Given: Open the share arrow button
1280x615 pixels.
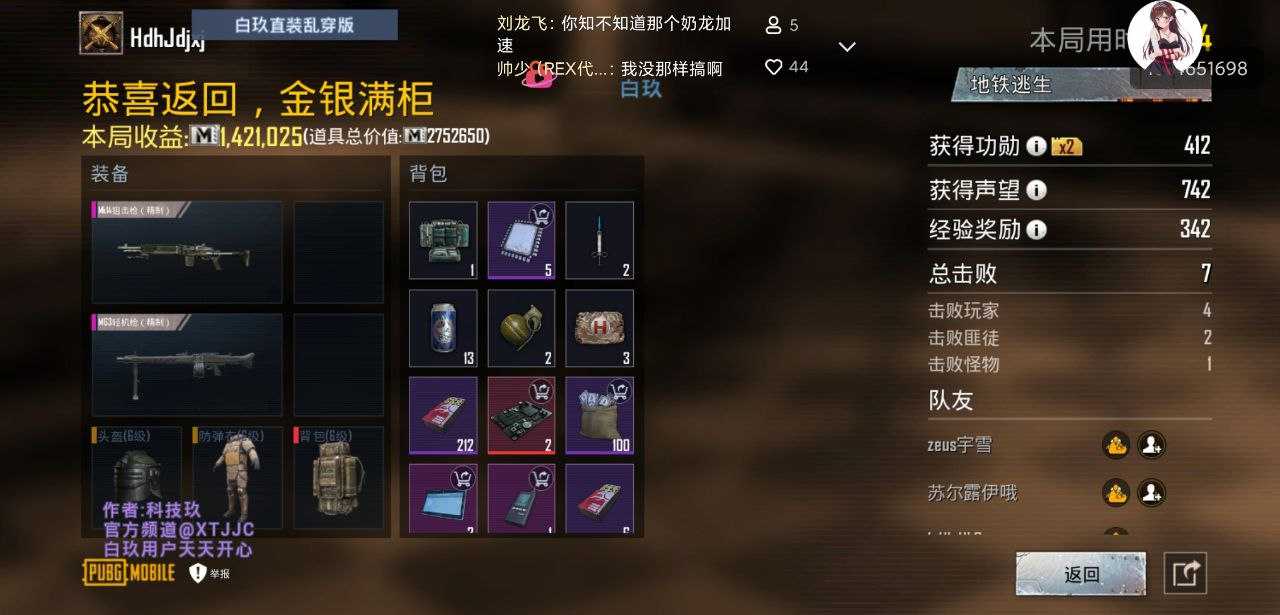Looking at the screenshot, I should coord(1185,573).
